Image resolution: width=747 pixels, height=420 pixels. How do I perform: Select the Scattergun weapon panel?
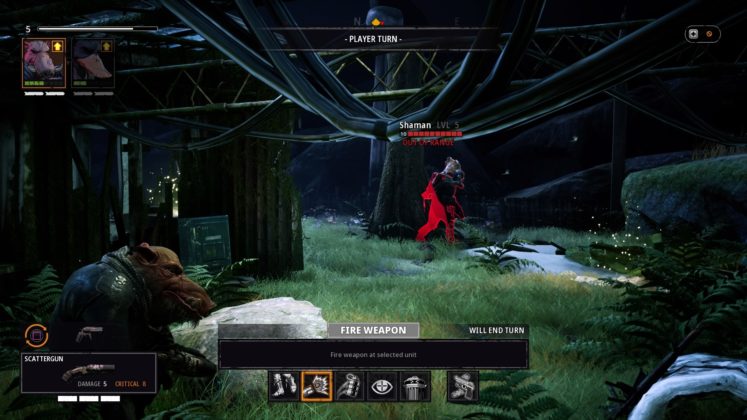(x=89, y=372)
